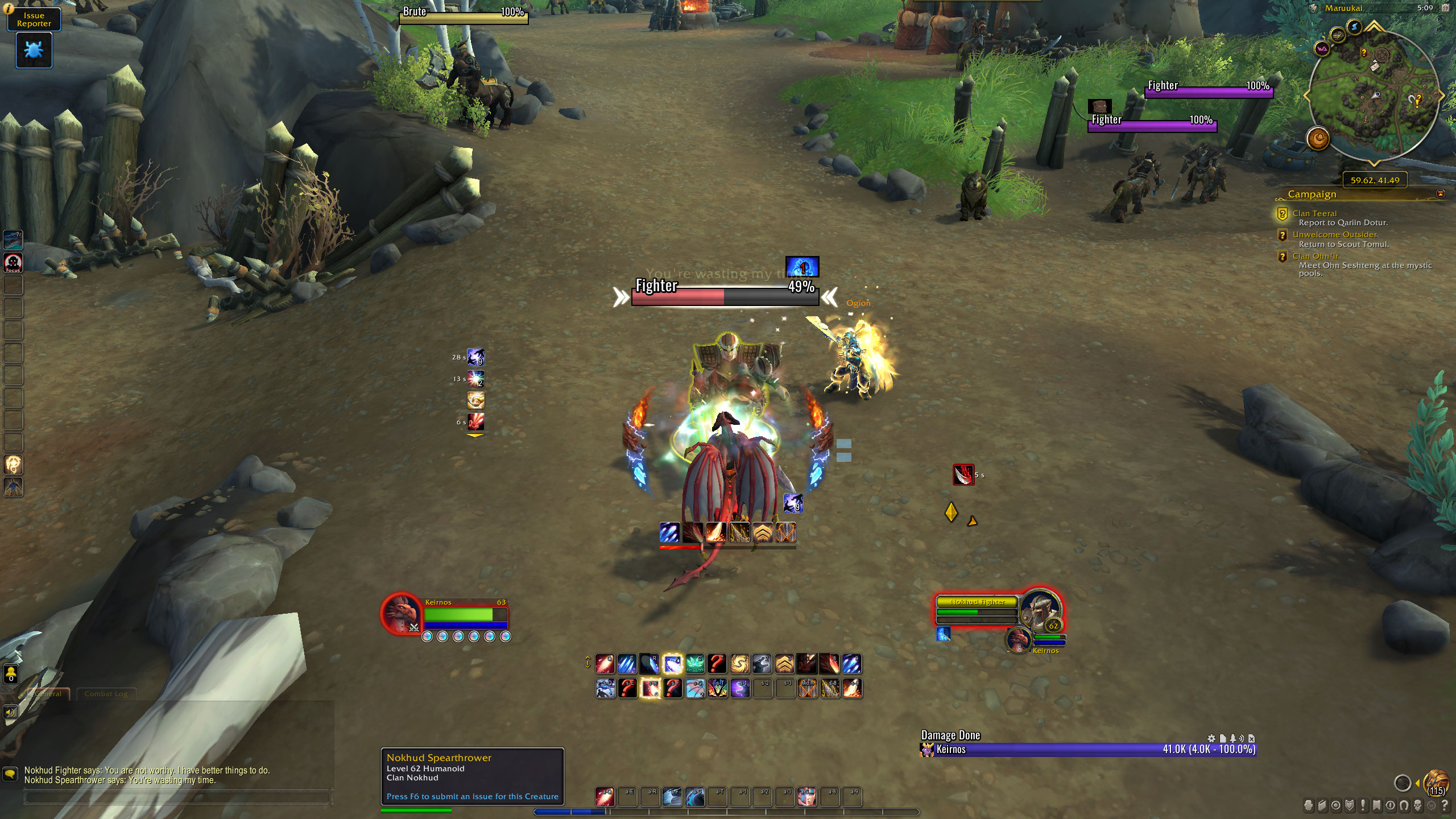1456x819 pixels.
Task: Activate the golden chevrons ability on key 3
Action: (x=785, y=664)
